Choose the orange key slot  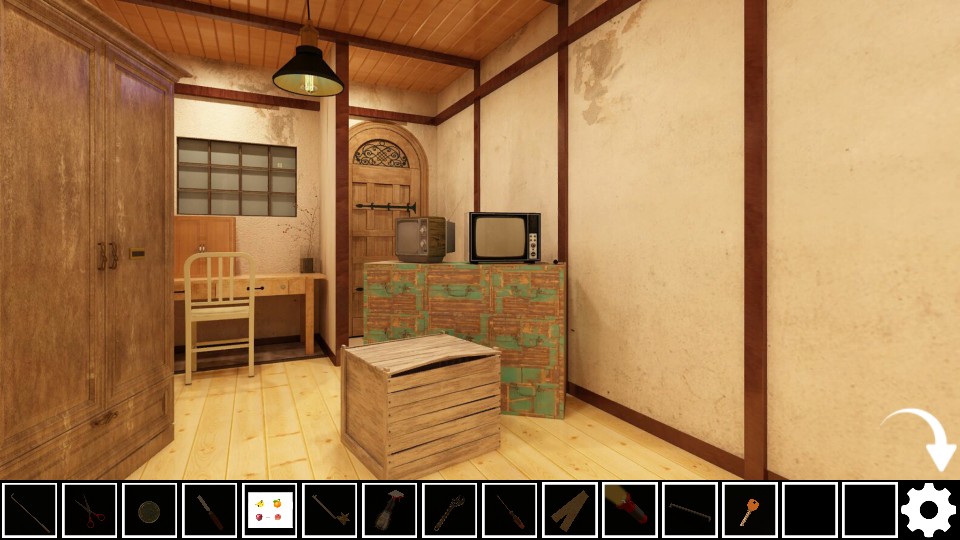coord(750,510)
